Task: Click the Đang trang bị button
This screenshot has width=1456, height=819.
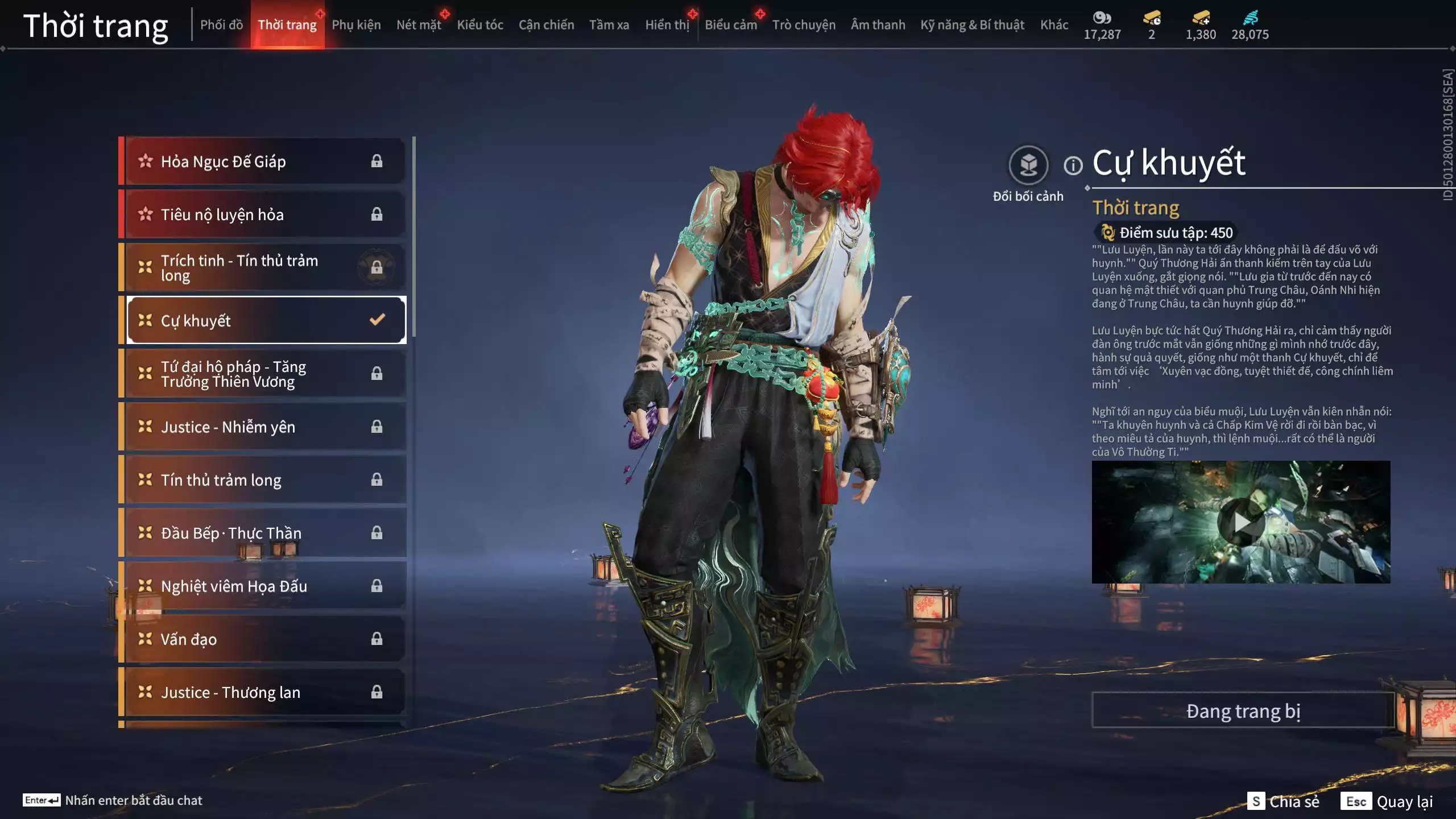Action: coord(1243,711)
